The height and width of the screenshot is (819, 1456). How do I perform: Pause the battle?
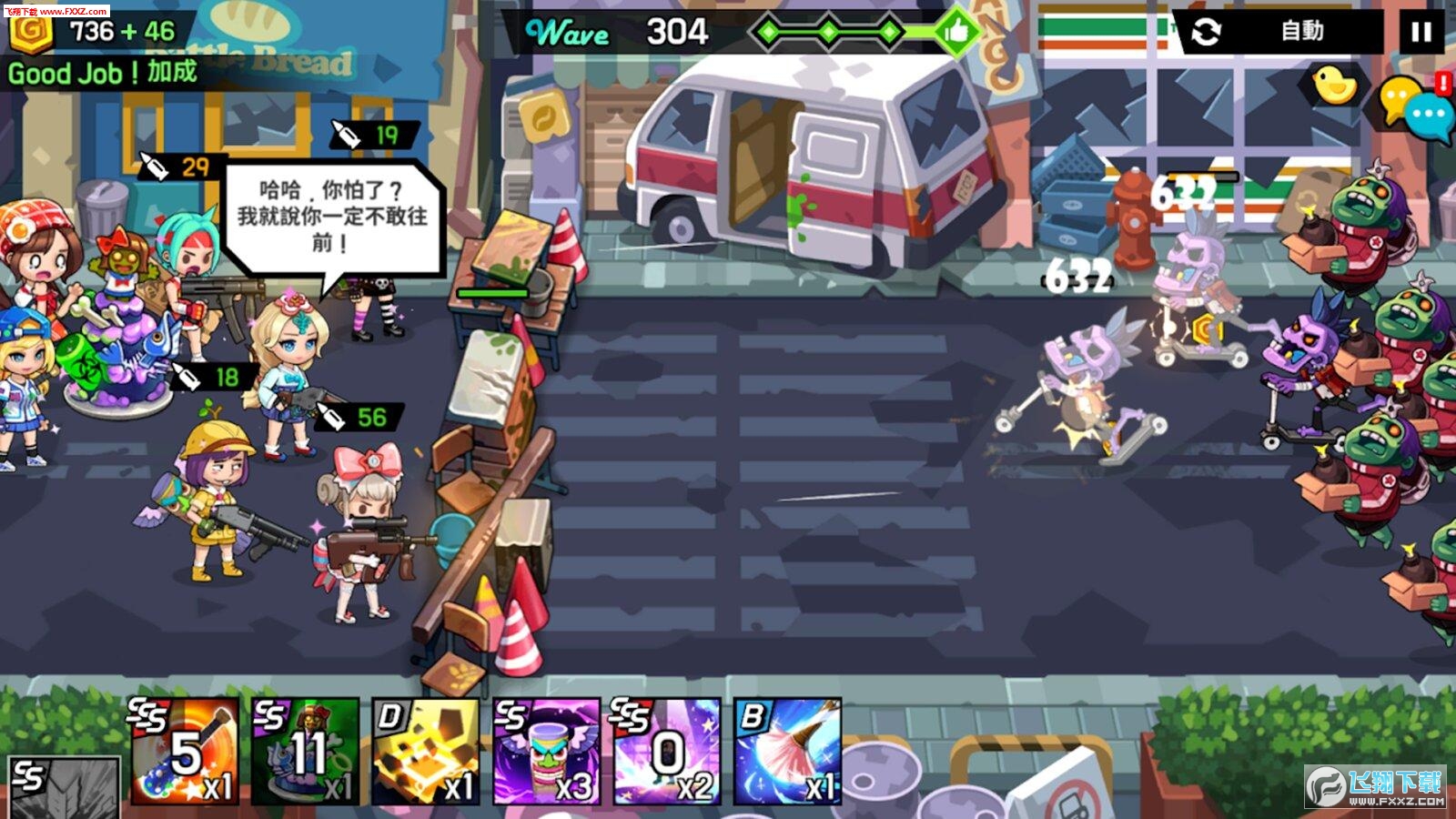point(1421,33)
